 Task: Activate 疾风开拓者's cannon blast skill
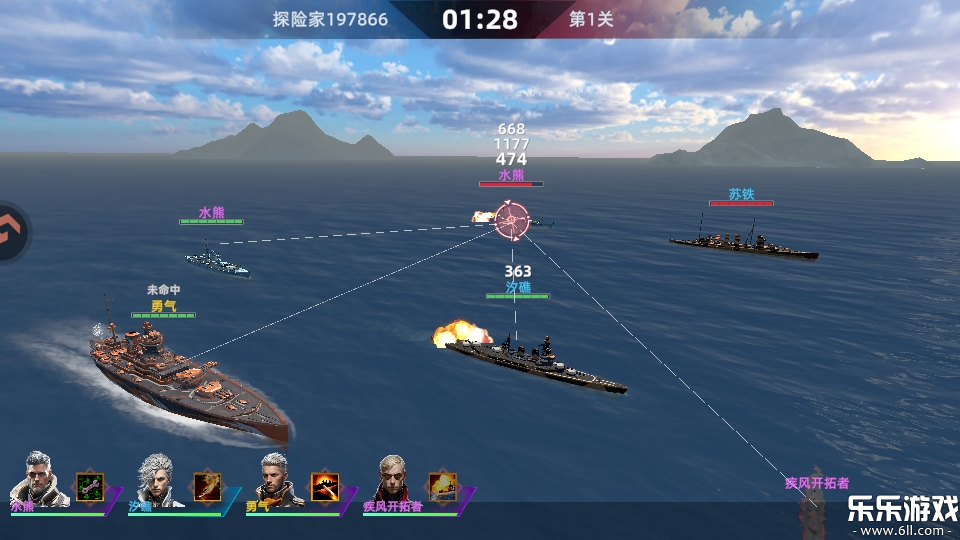click(443, 486)
